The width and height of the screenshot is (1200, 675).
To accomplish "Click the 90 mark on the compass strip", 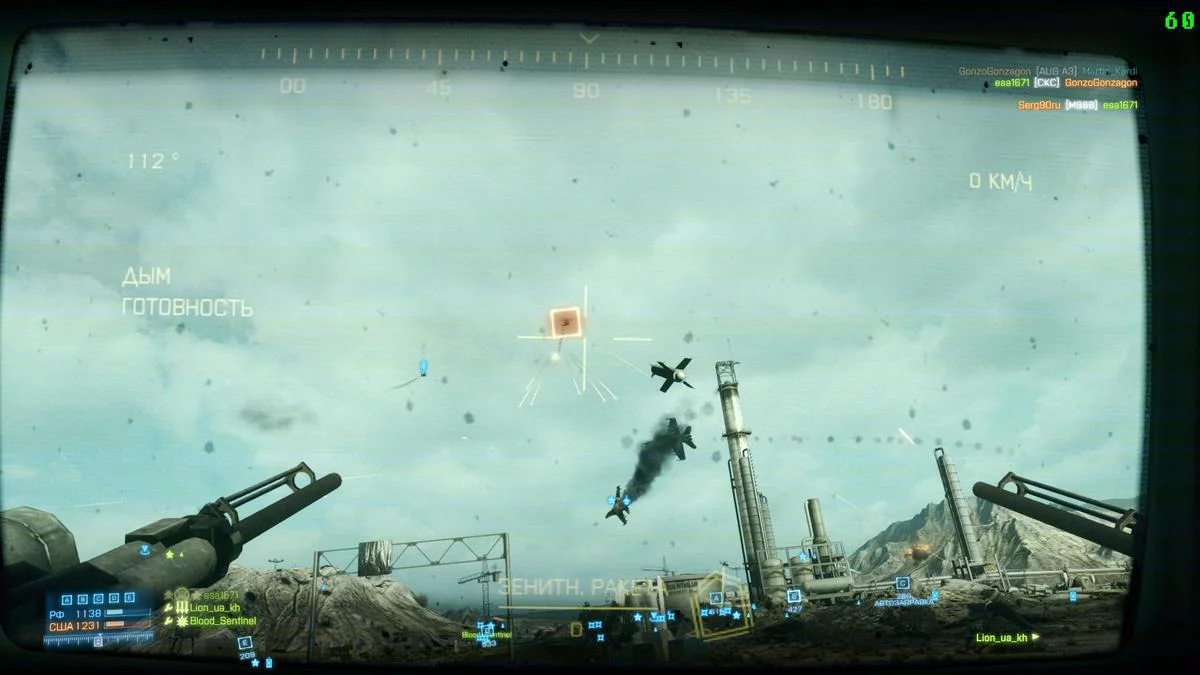I will (x=586, y=90).
